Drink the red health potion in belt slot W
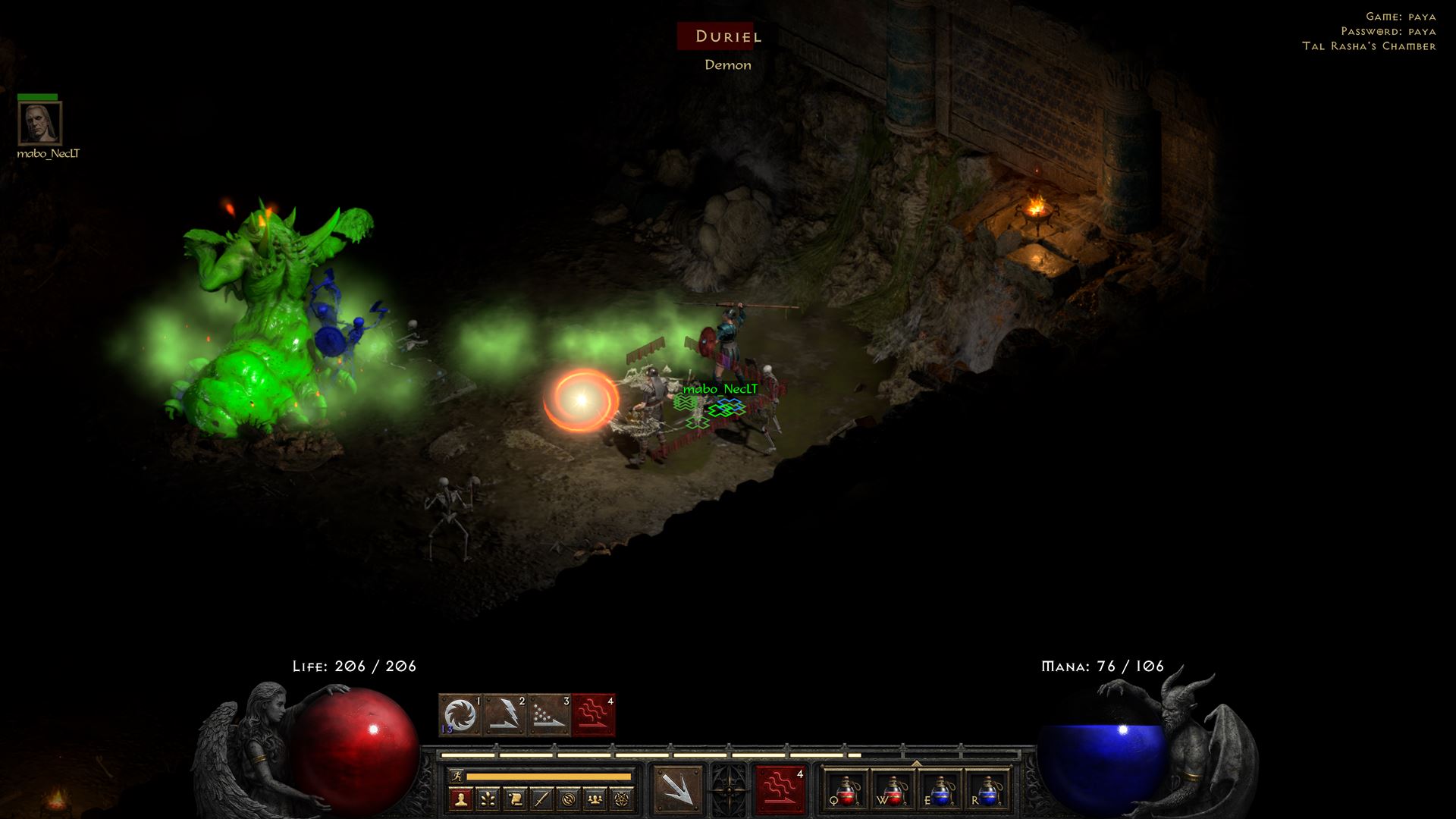 click(x=893, y=790)
